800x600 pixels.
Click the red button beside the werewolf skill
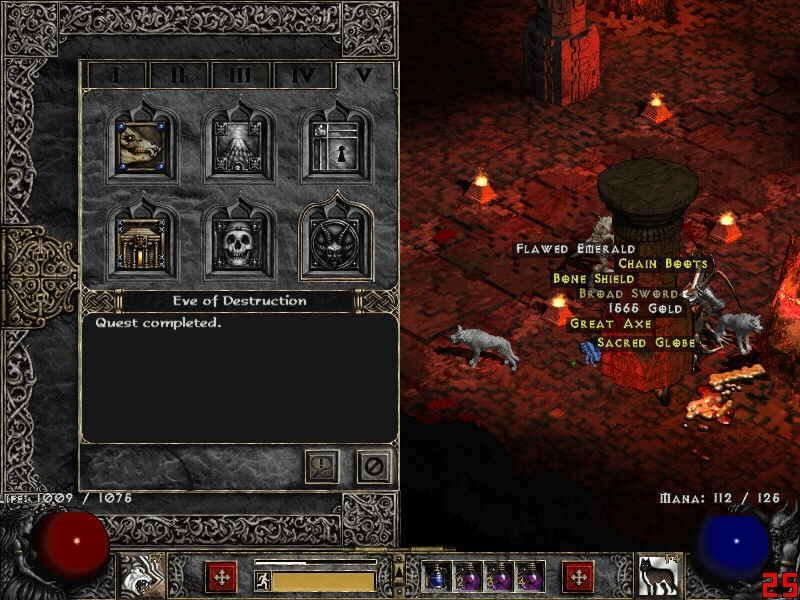click(220, 577)
